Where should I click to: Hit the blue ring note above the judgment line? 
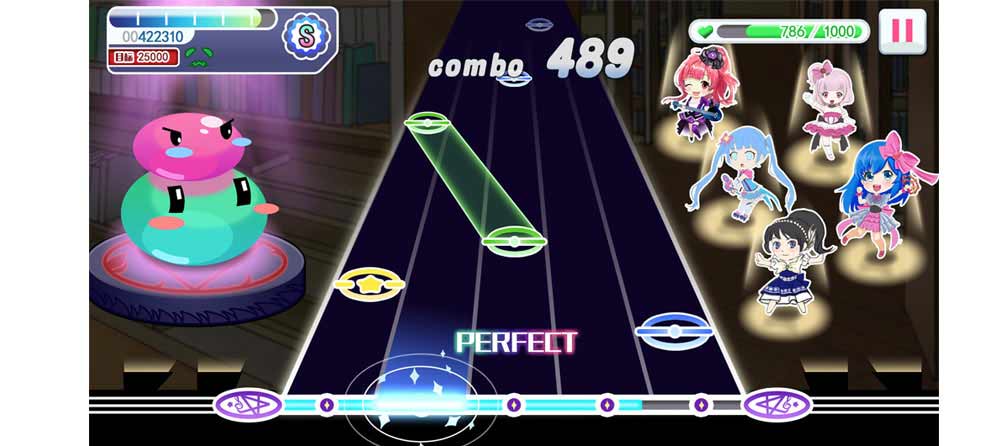[x=672, y=328]
